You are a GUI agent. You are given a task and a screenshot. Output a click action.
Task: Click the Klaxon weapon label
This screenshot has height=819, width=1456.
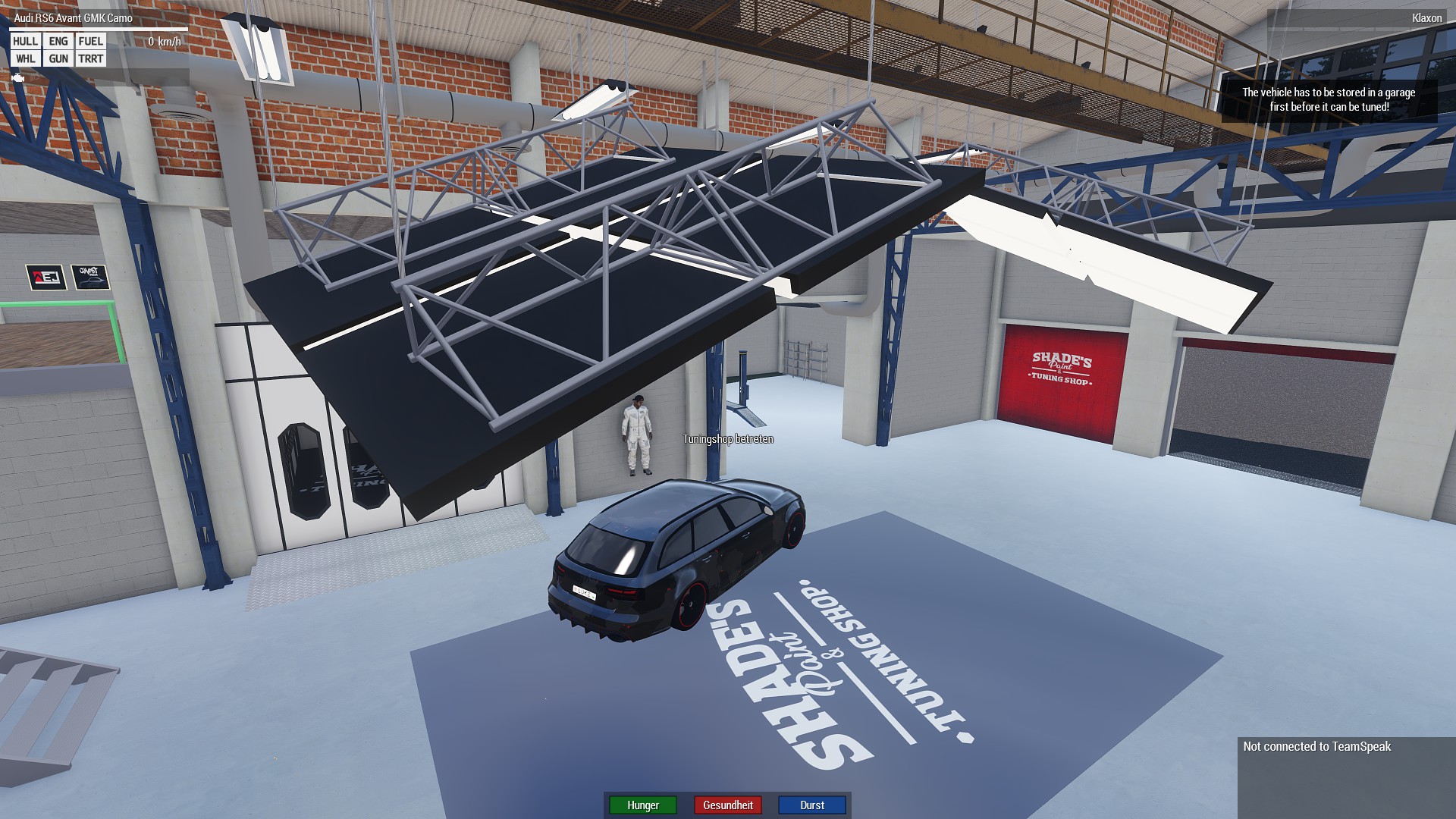1426,18
